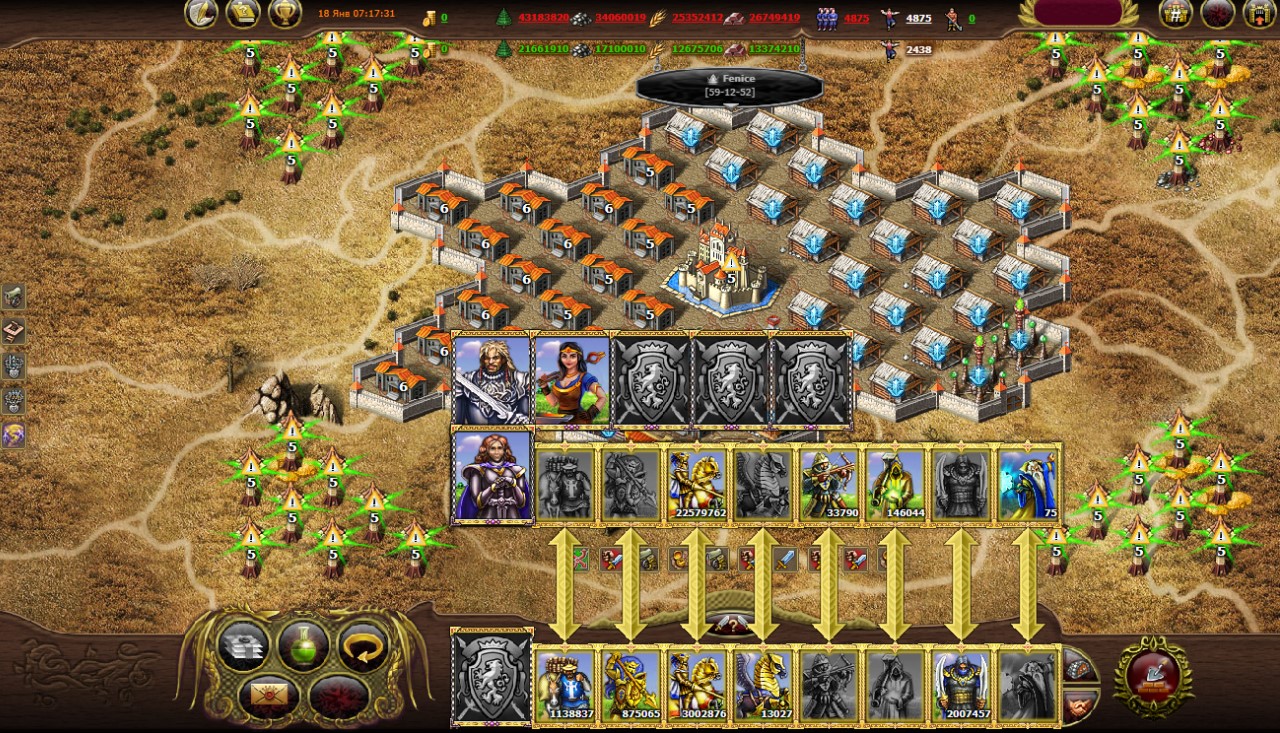Select the town cavalry stack of 3002876

click(697, 684)
